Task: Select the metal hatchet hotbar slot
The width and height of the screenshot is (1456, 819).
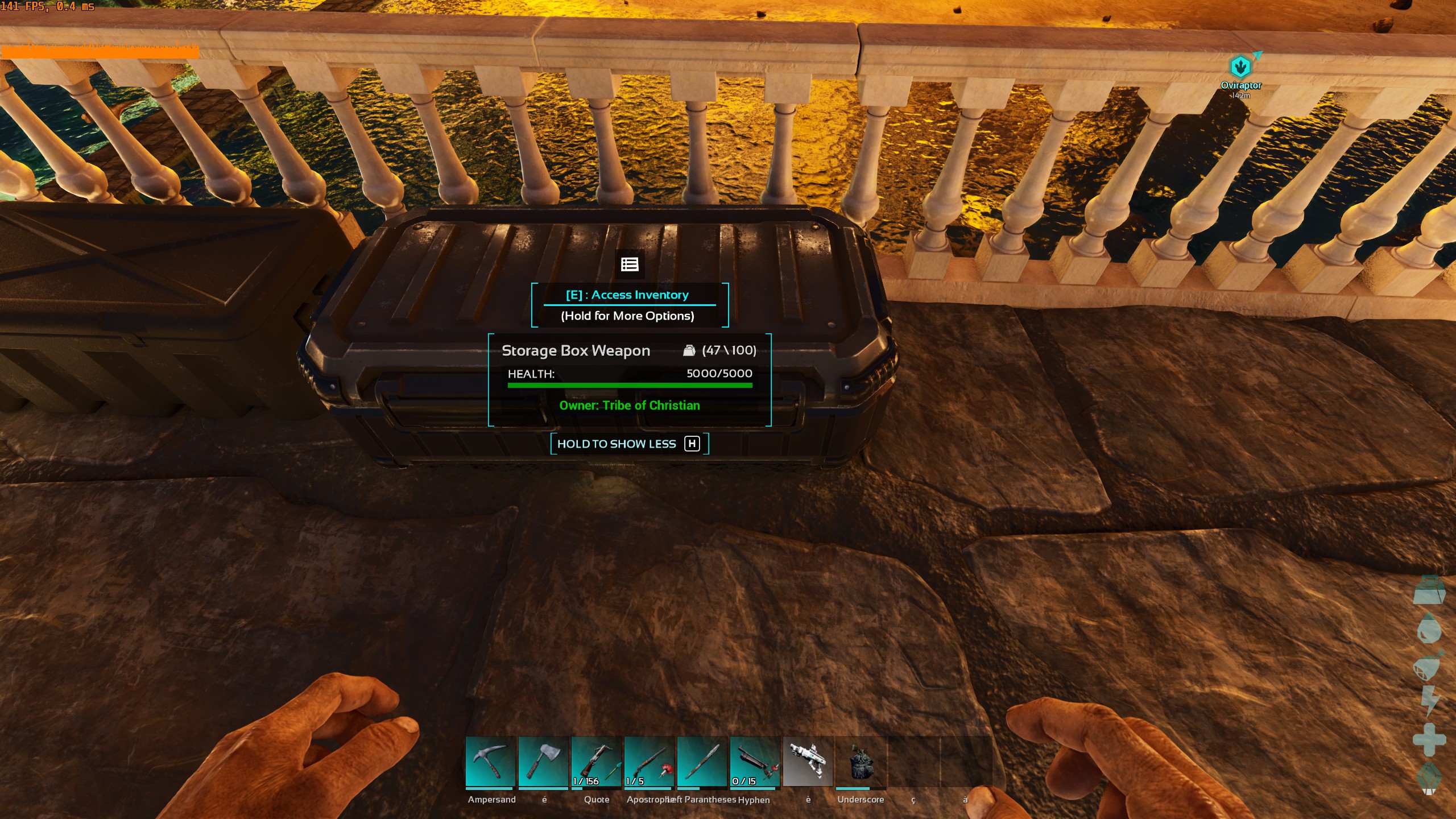Action: [543, 762]
